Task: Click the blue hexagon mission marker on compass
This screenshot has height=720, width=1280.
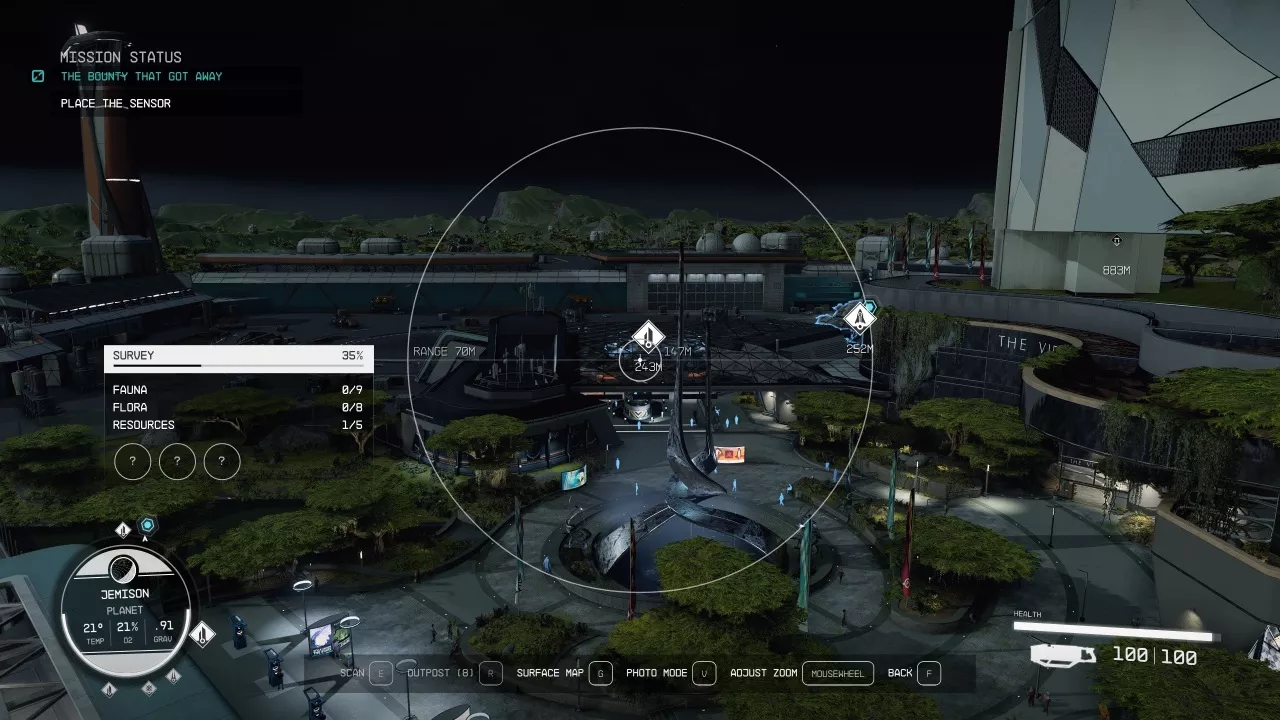Action: click(148, 525)
